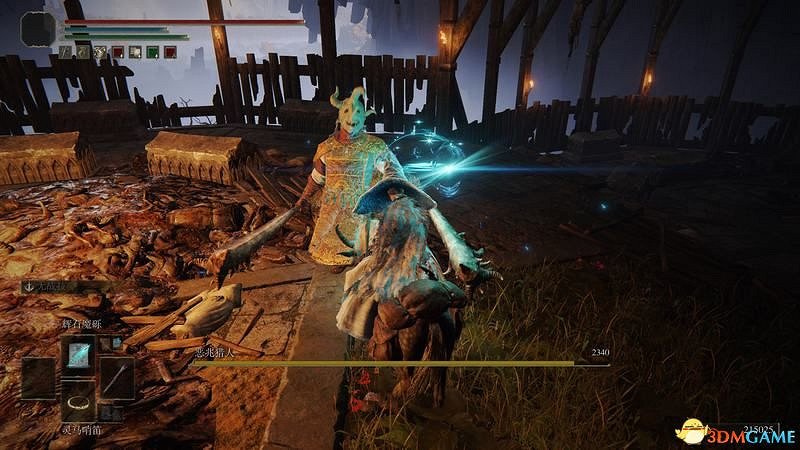
Task: Click the anchor-marked notification banner
Action: [x=62, y=286]
